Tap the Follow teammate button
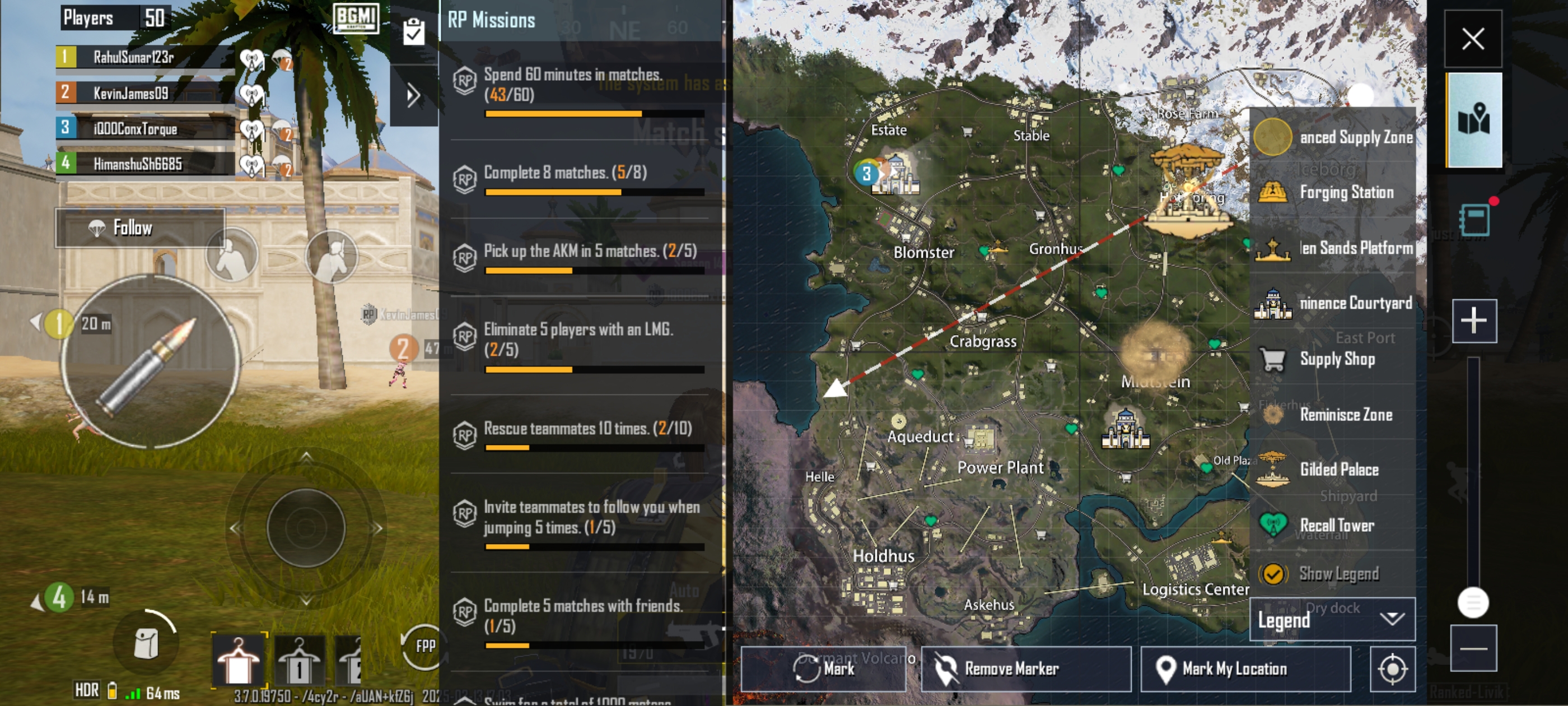 click(140, 228)
